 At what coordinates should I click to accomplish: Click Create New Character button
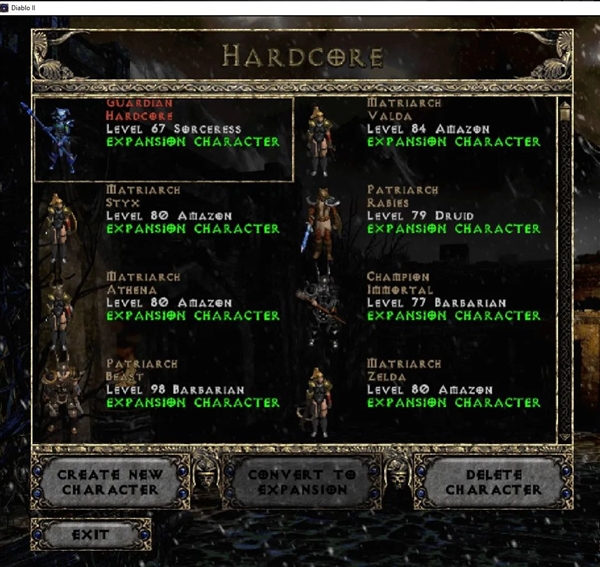coord(110,481)
